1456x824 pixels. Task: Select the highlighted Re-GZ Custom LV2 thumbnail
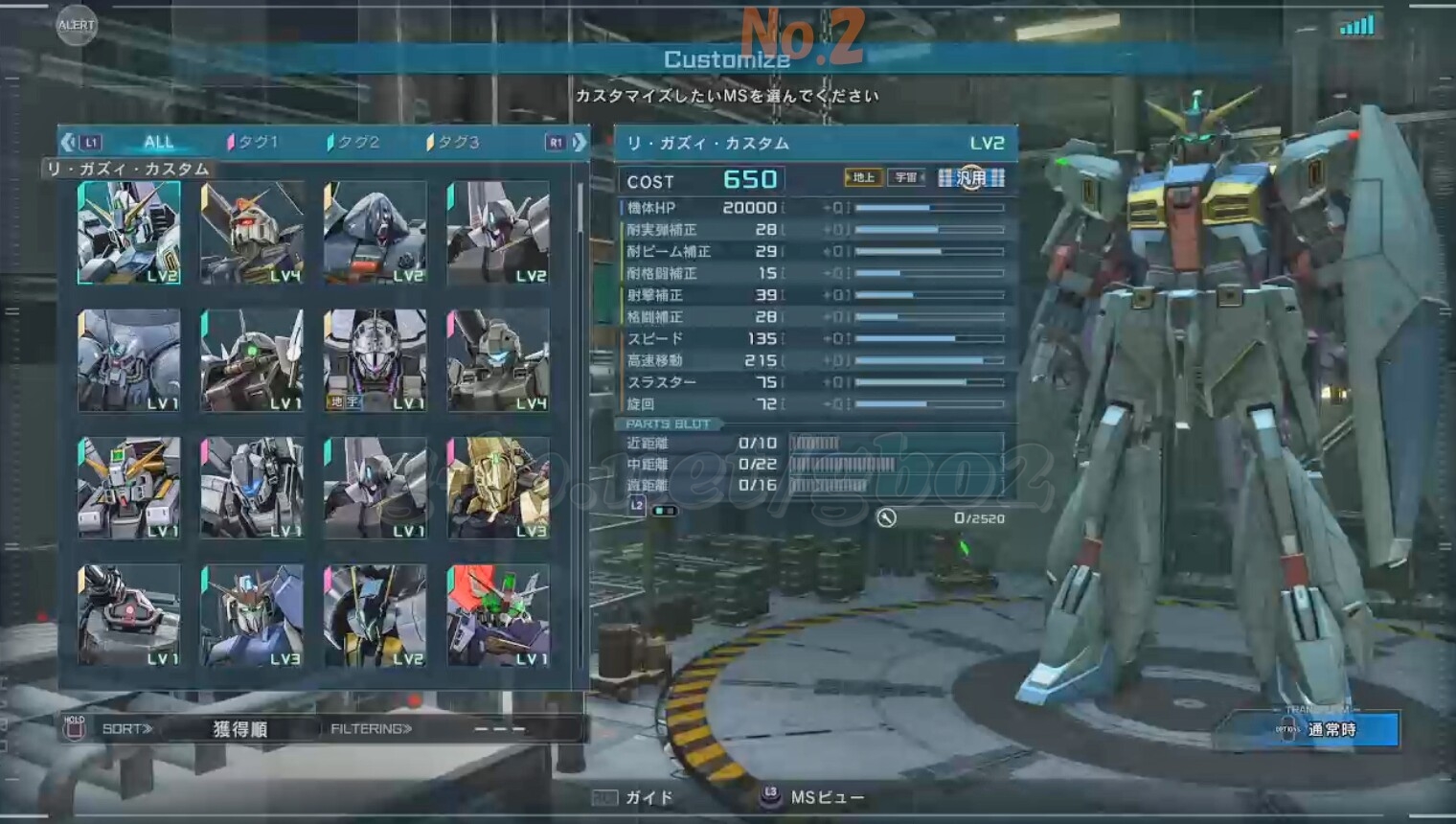[129, 233]
